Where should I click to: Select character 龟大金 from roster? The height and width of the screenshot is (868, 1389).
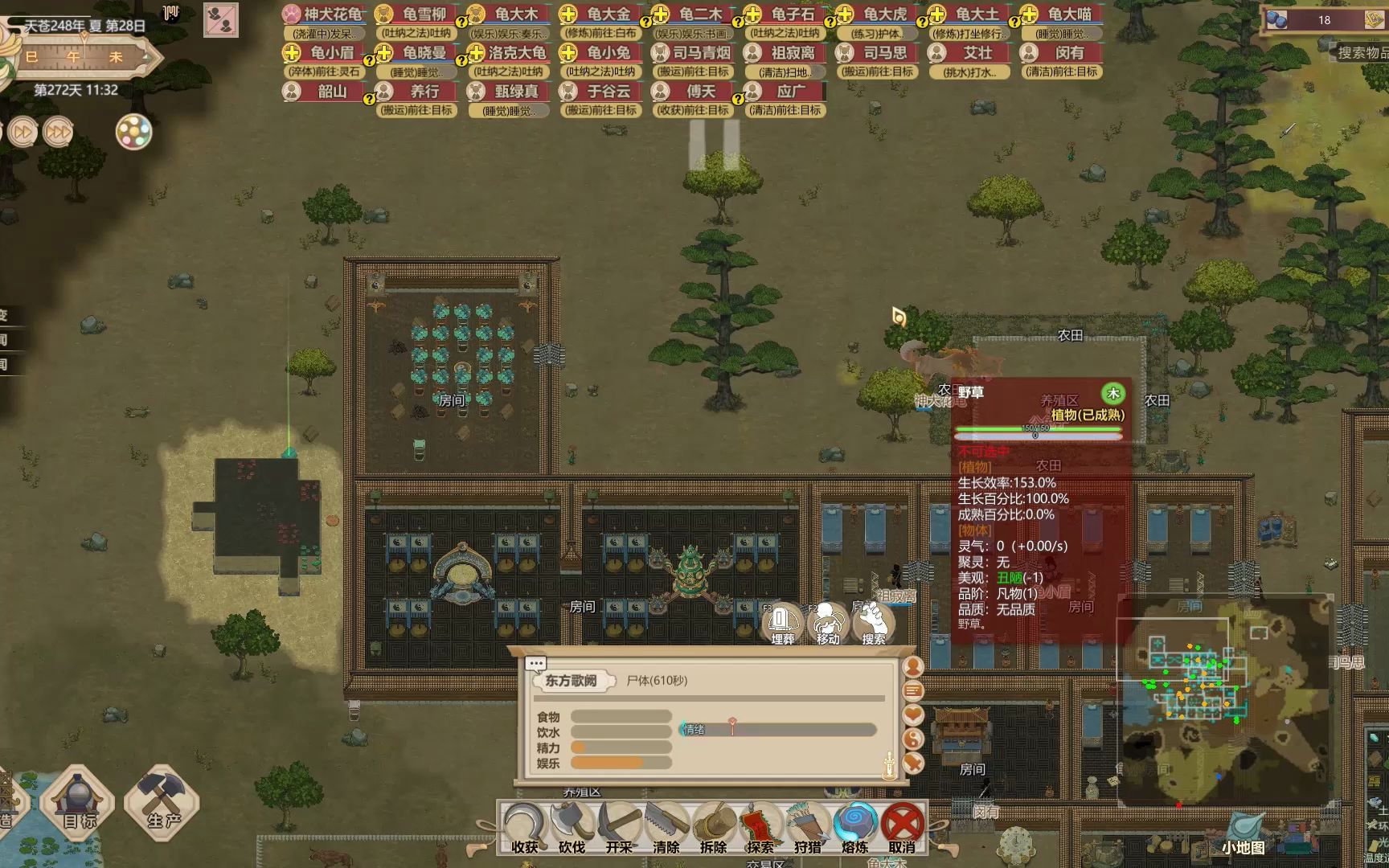(x=600, y=14)
